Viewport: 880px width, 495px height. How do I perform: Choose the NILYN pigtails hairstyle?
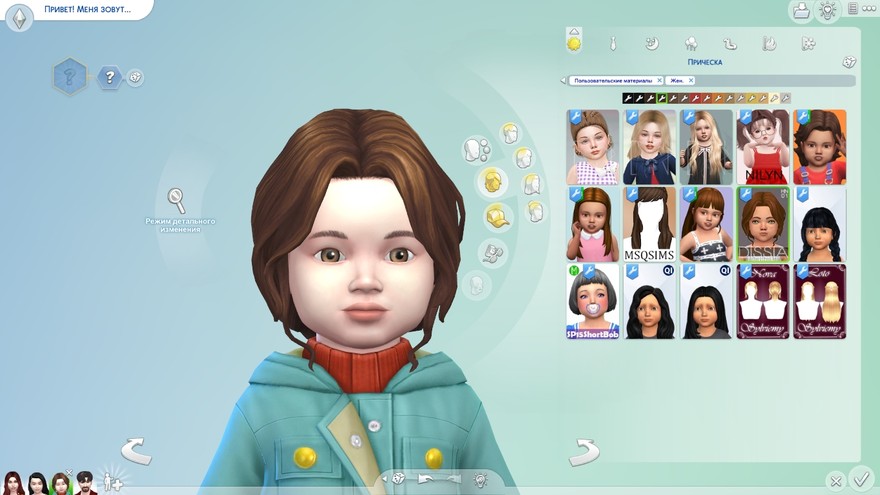pyautogui.click(x=762, y=147)
